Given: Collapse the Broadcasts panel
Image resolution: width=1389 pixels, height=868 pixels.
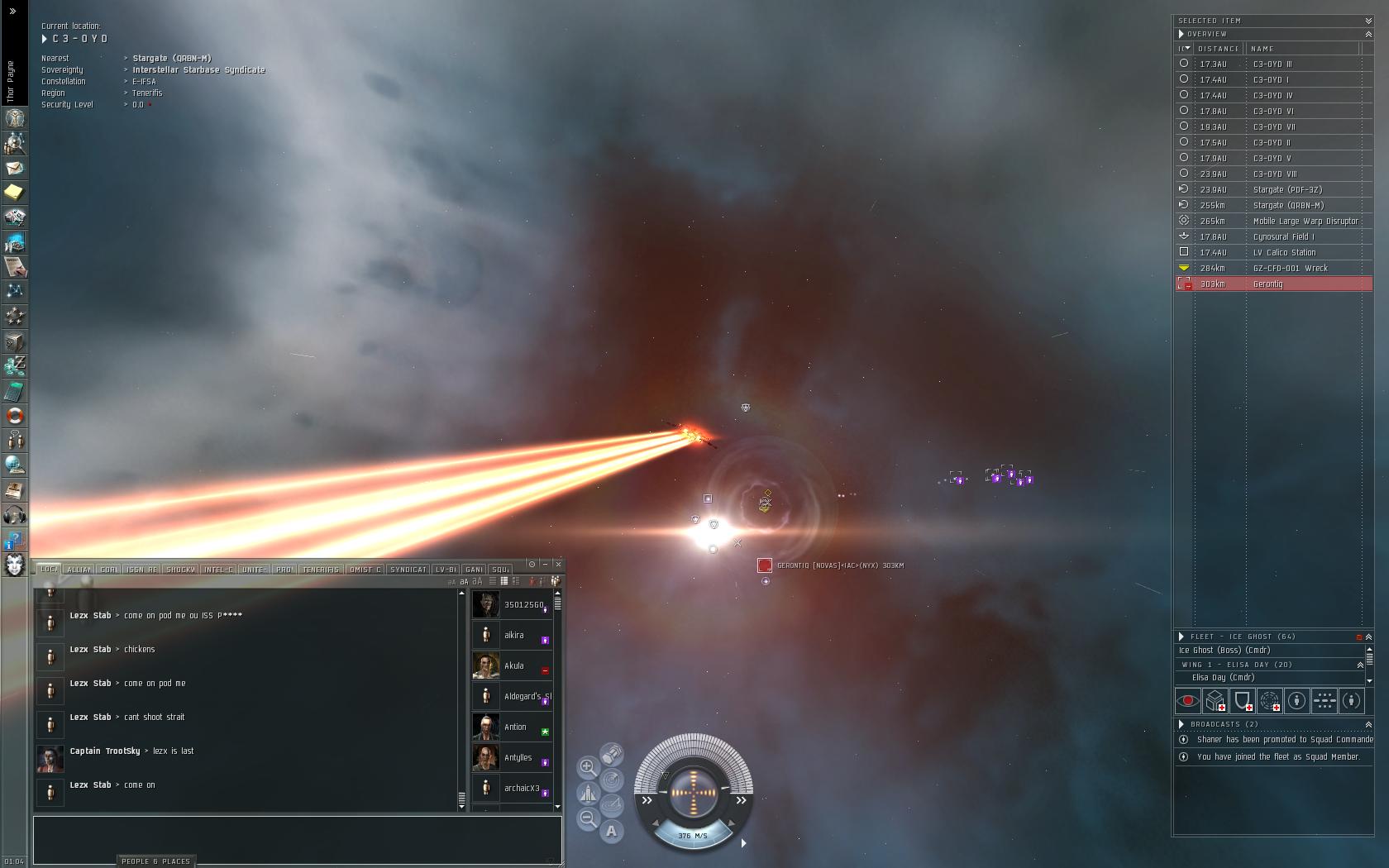Looking at the screenshot, I should click(x=1368, y=724).
